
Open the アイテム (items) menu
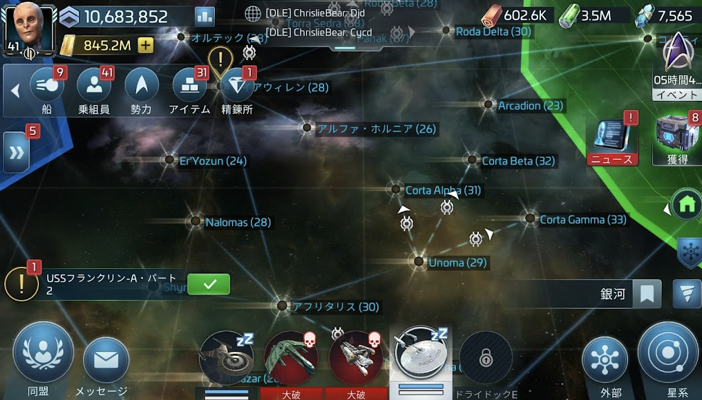[189, 90]
